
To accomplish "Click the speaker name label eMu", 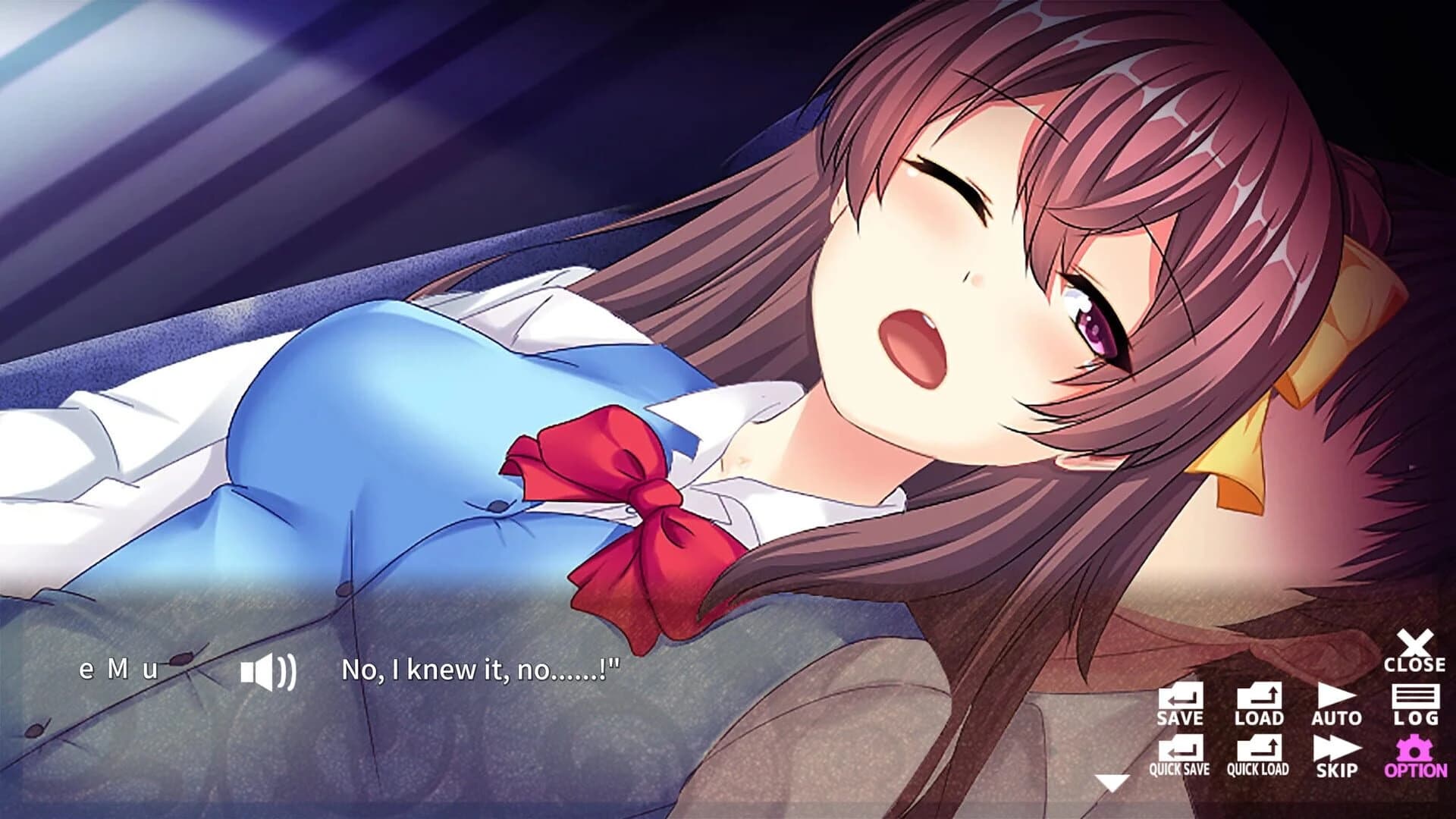I will pos(118,670).
